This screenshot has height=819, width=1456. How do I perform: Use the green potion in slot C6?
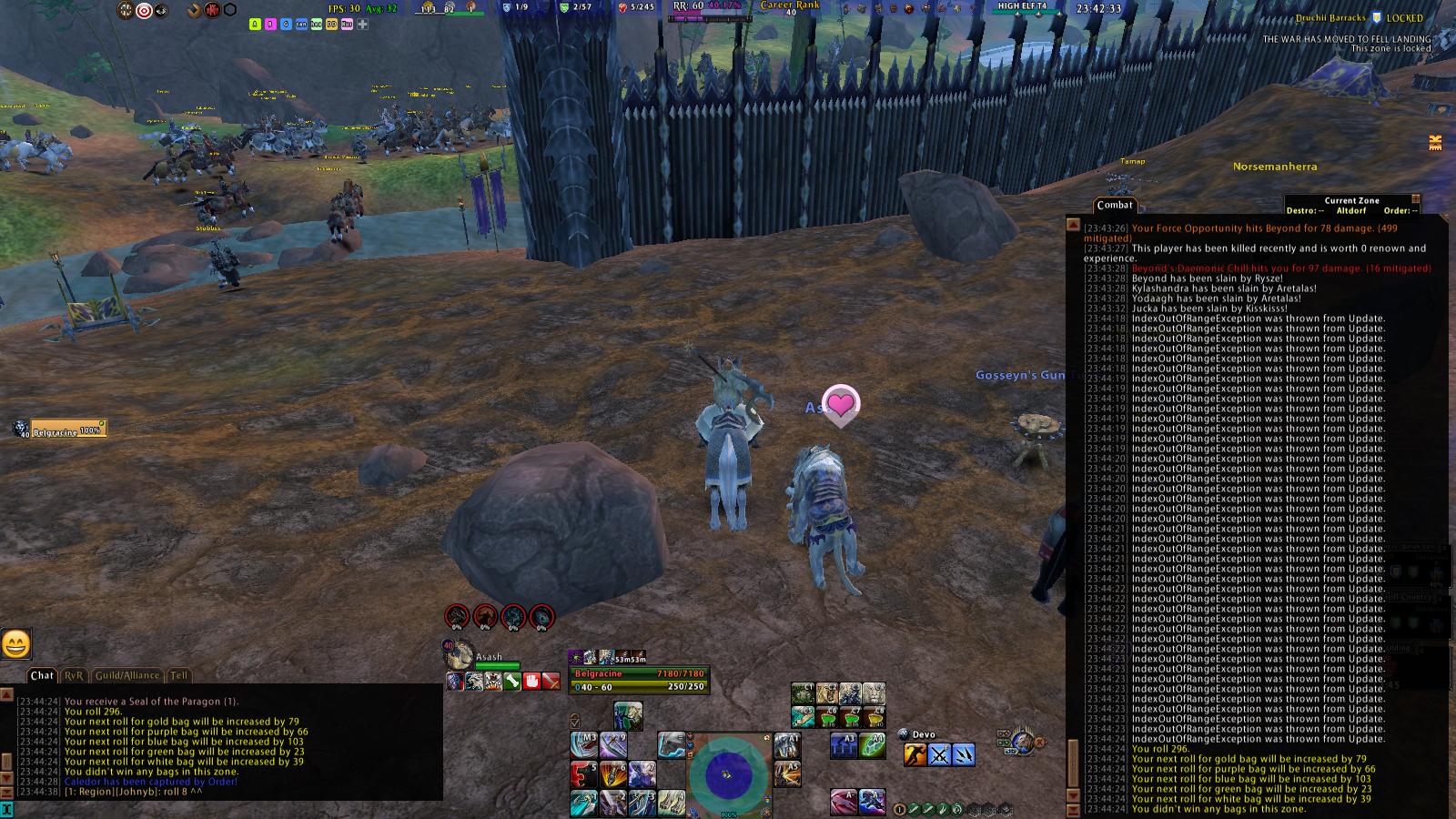pyautogui.click(x=826, y=717)
